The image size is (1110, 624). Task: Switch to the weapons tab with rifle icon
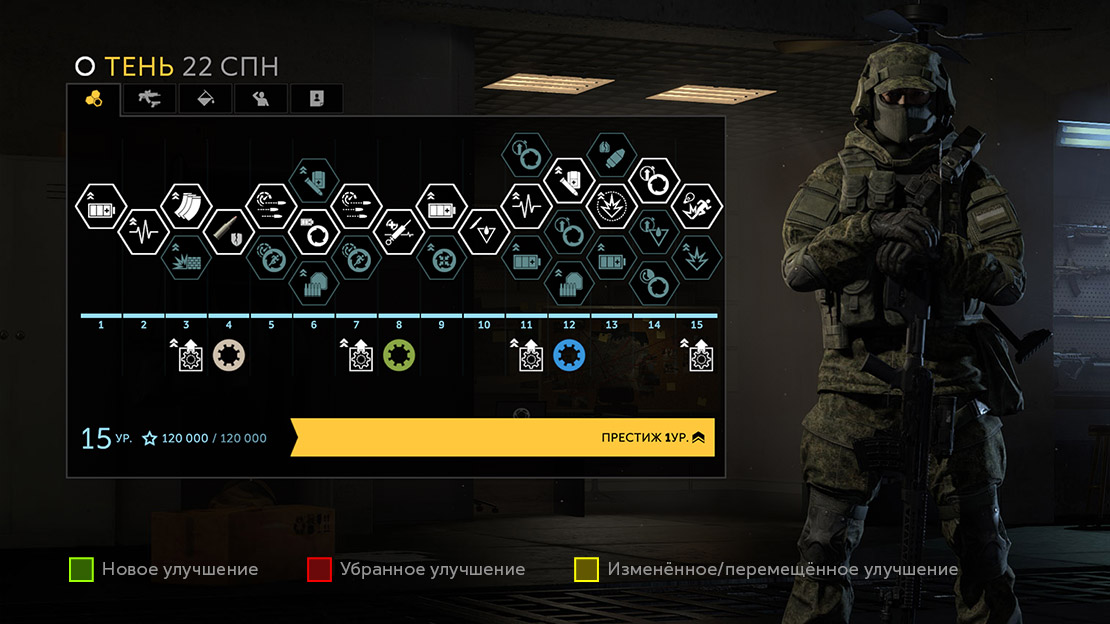(x=149, y=98)
